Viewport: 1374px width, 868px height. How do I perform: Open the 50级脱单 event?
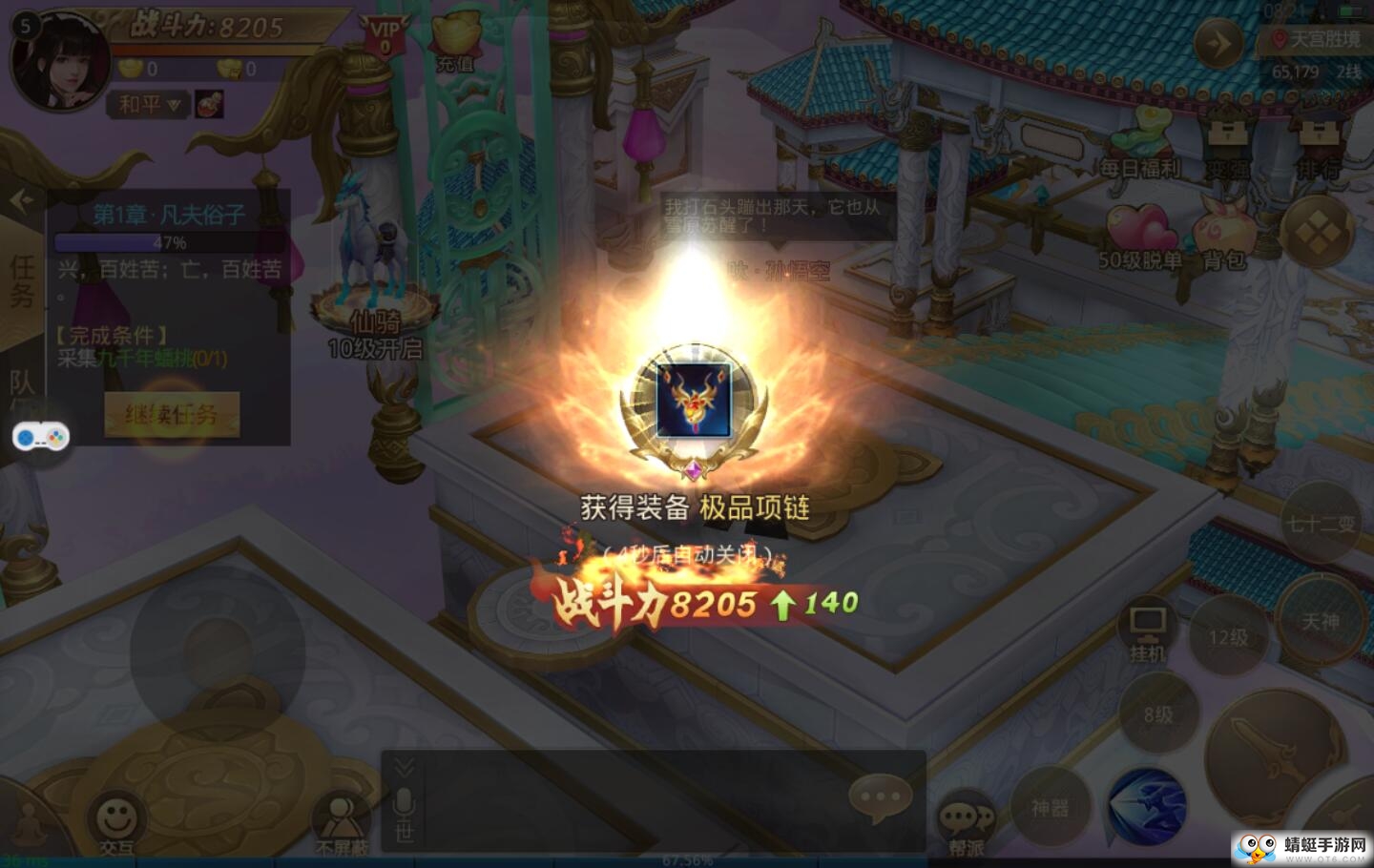(x=1140, y=237)
